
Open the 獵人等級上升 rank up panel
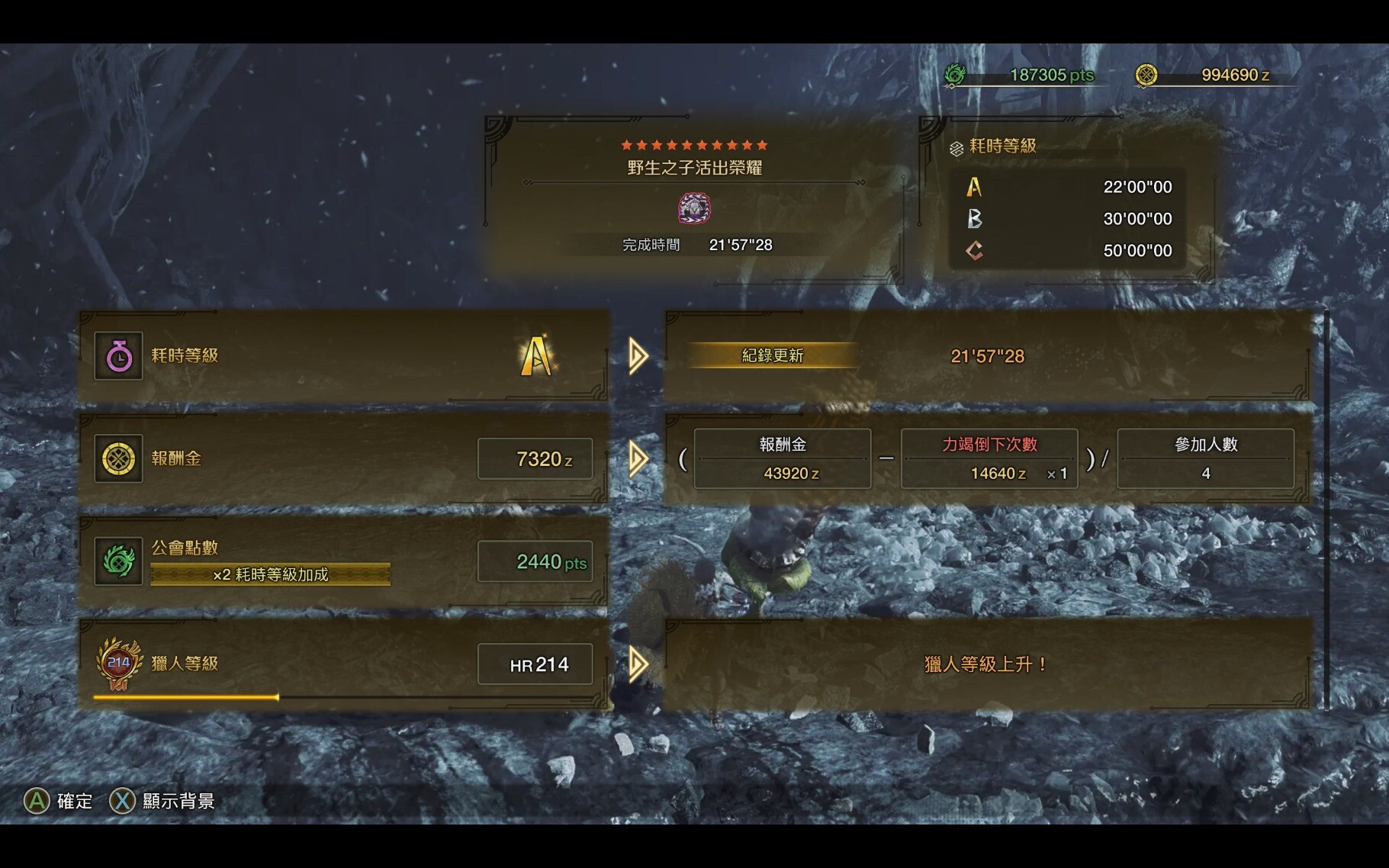click(988, 664)
